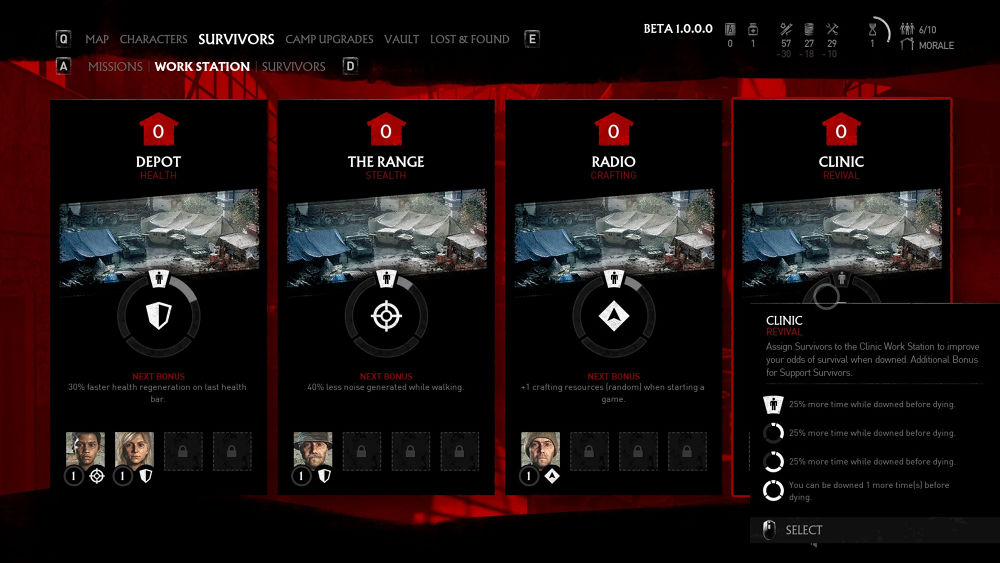Open Camp Upgrades
Image resolution: width=1000 pixels, height=563 pixels.
tap(329, 39)
